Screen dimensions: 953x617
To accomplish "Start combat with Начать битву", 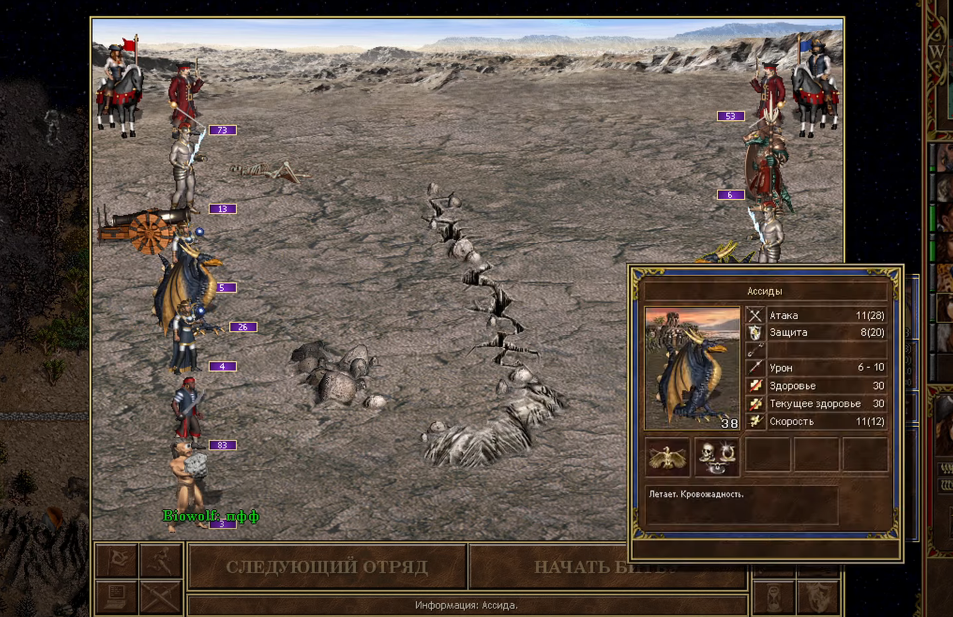I will (x=606, y=567).
